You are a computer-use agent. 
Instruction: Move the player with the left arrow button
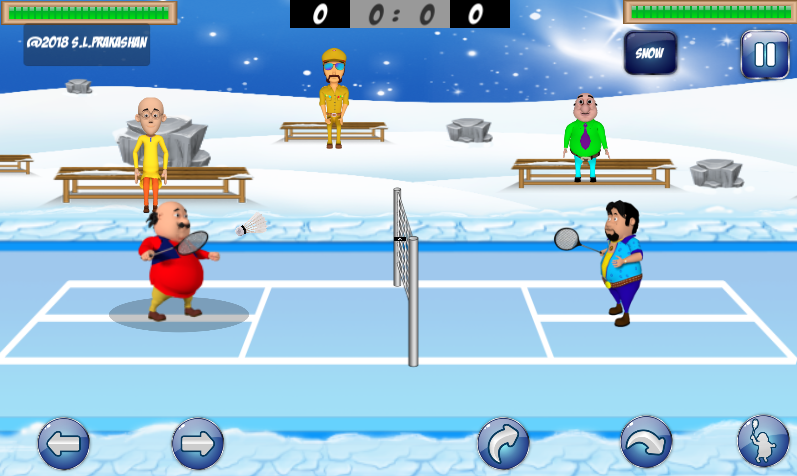pos(64,444)
